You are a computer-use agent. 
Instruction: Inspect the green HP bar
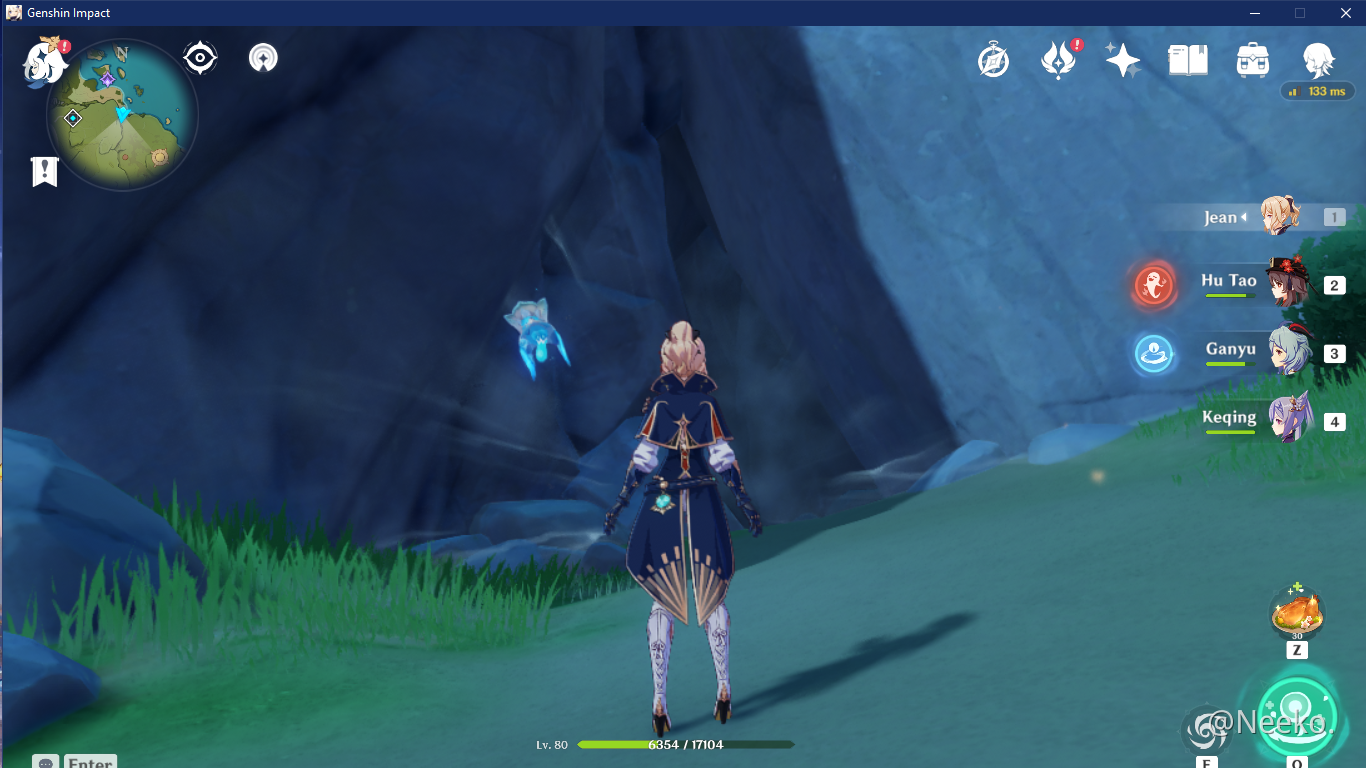pyautogui.click(x=688, y=744)
